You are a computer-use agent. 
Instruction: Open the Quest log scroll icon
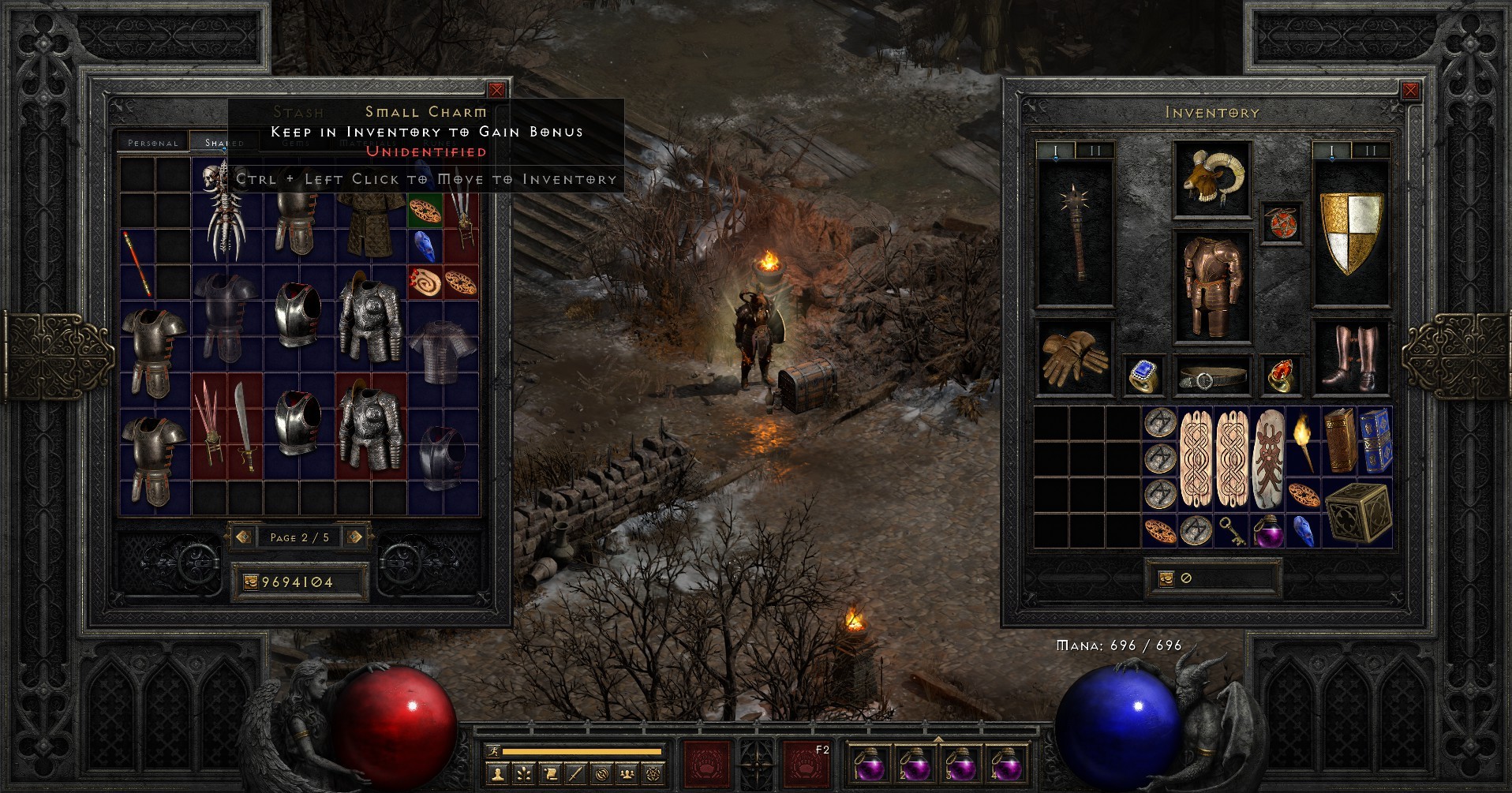549,774
